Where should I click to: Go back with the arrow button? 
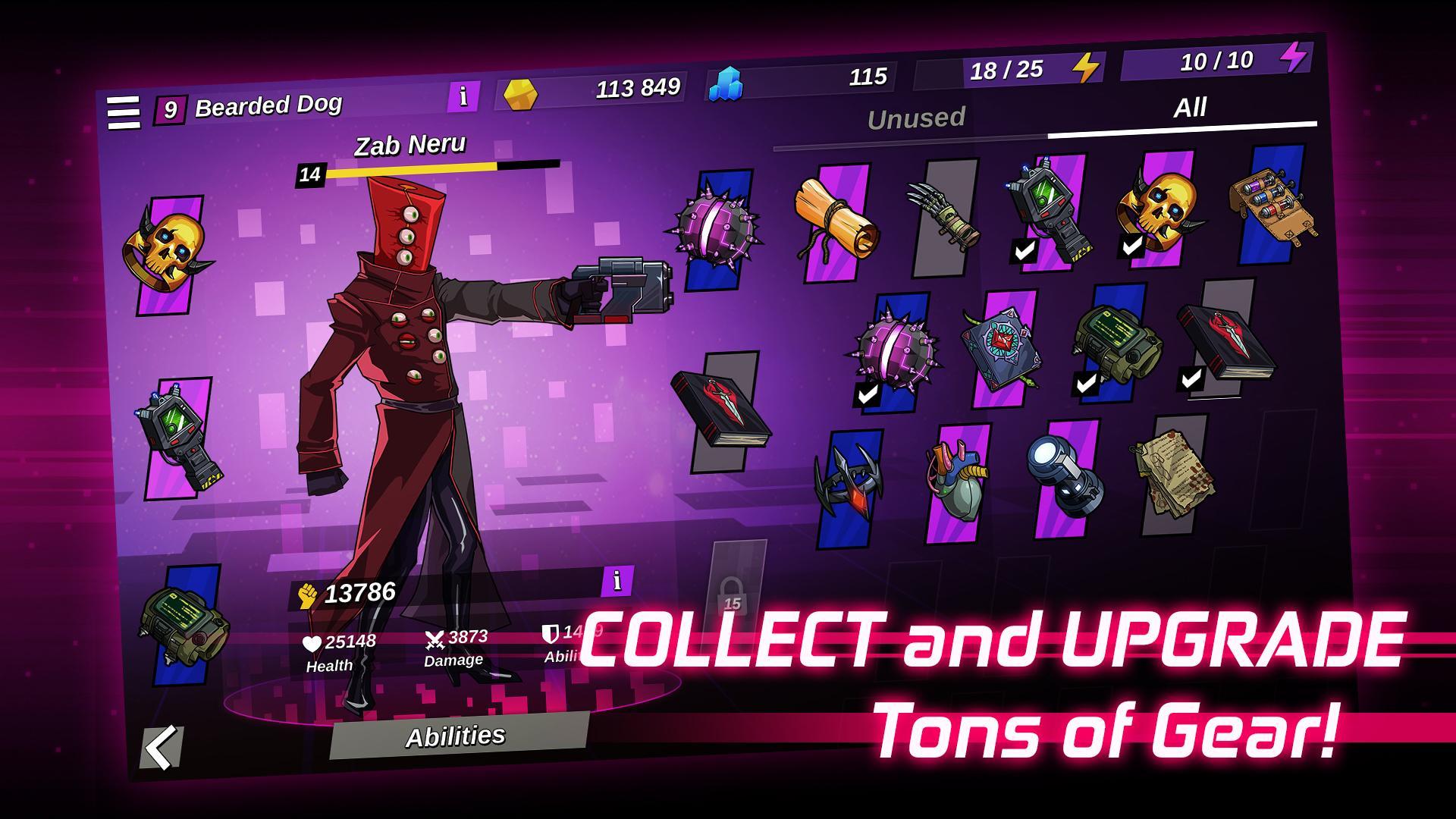162,747
